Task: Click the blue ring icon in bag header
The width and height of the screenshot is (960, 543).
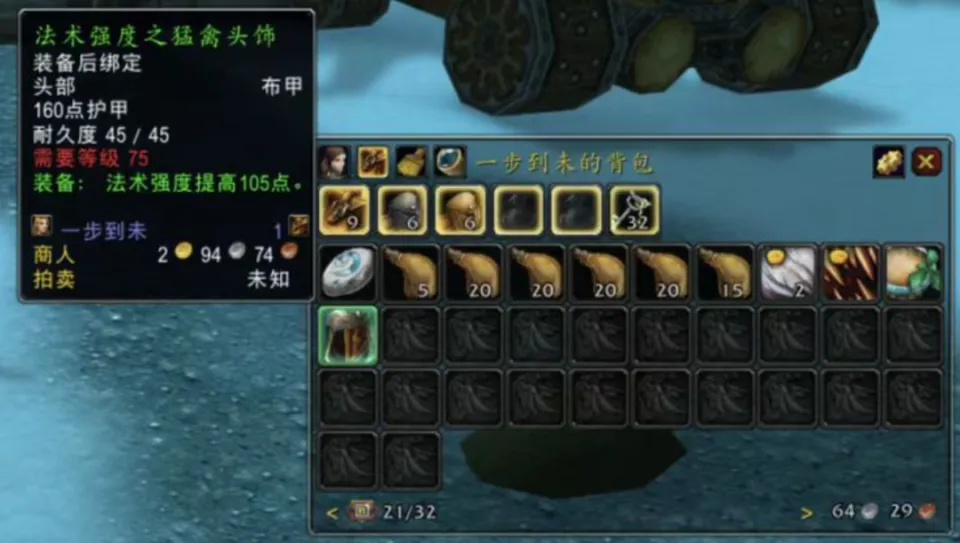Action: [448, 161]
